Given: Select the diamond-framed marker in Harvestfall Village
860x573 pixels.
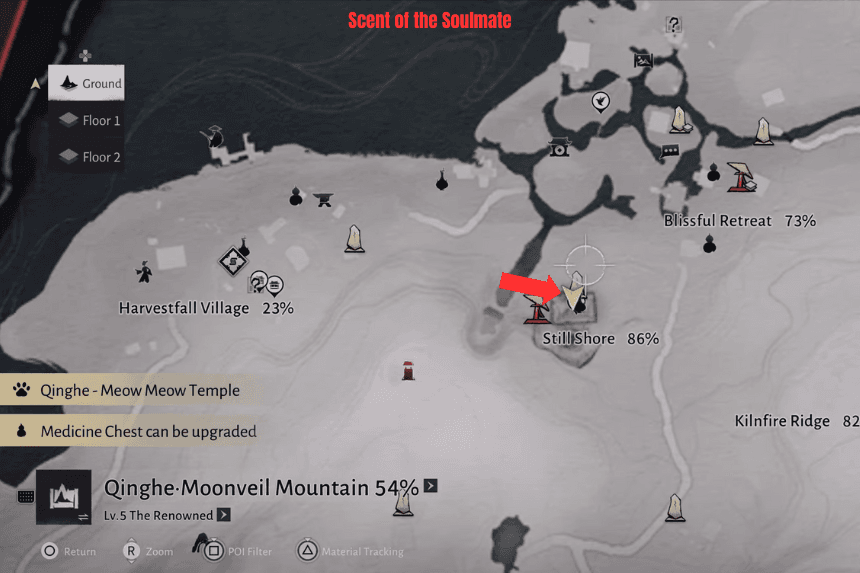Looking at the screenshot, I should click(x=232, y=262).
